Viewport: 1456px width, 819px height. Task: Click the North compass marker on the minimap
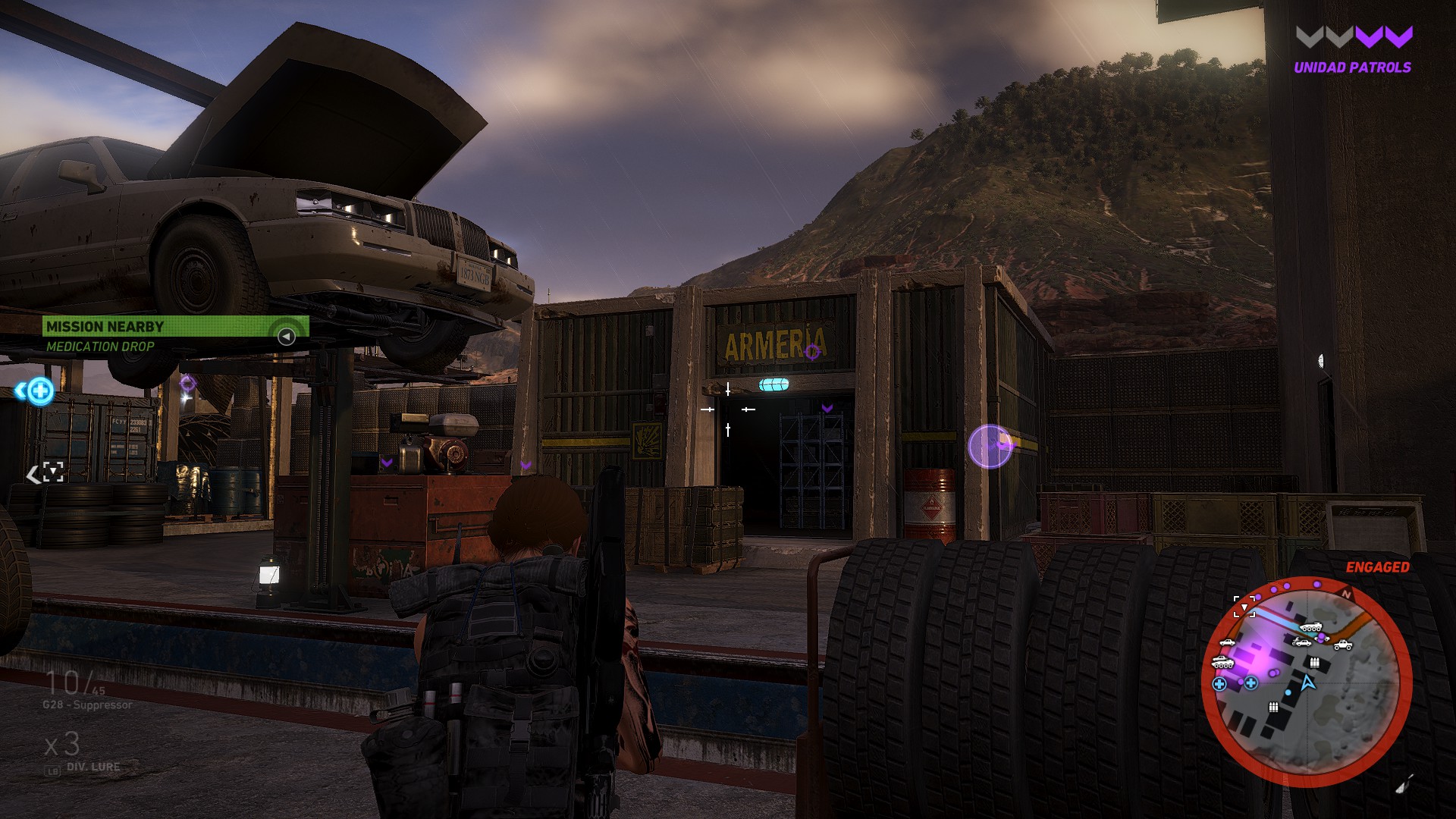tap(1347, 595)
